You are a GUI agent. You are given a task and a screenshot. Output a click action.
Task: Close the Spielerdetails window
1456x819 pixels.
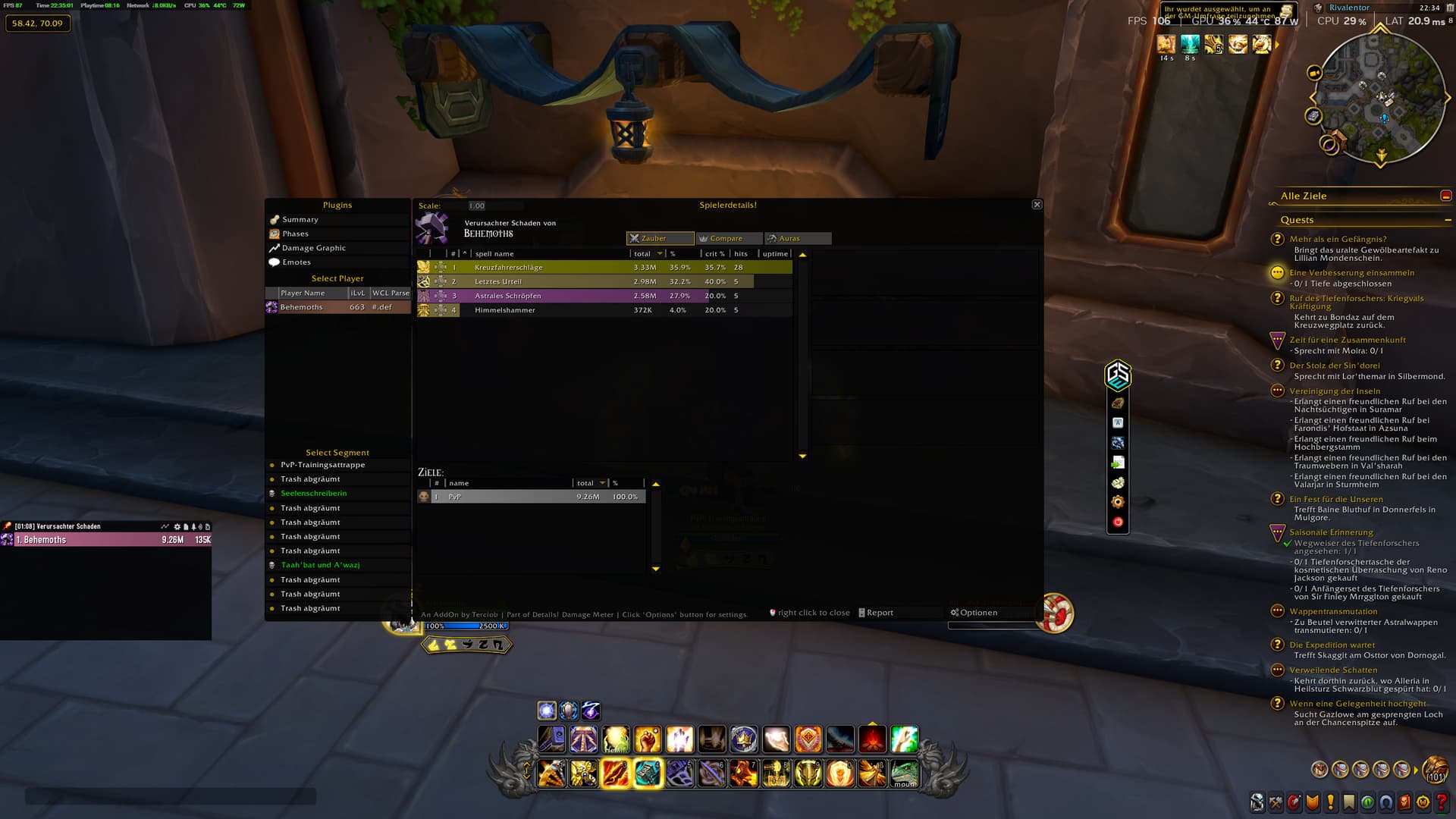[x=1037, y=205]
